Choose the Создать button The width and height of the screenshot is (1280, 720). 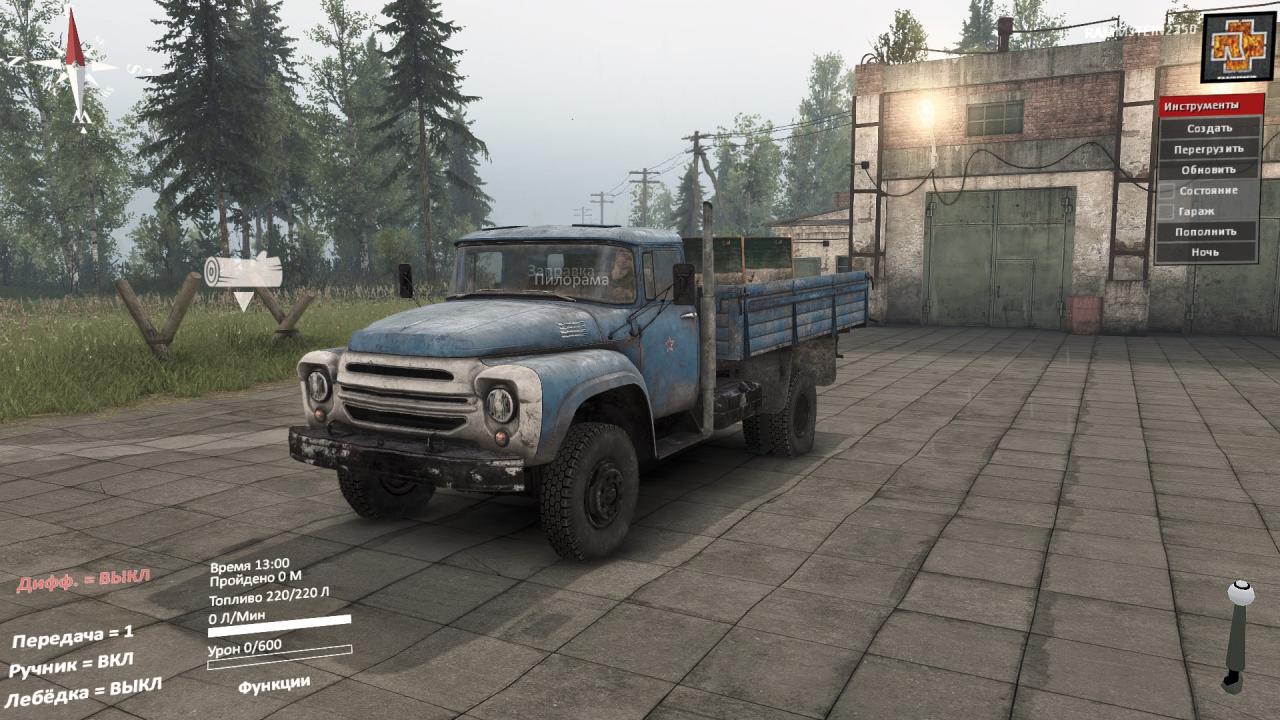coord(1209,128)
